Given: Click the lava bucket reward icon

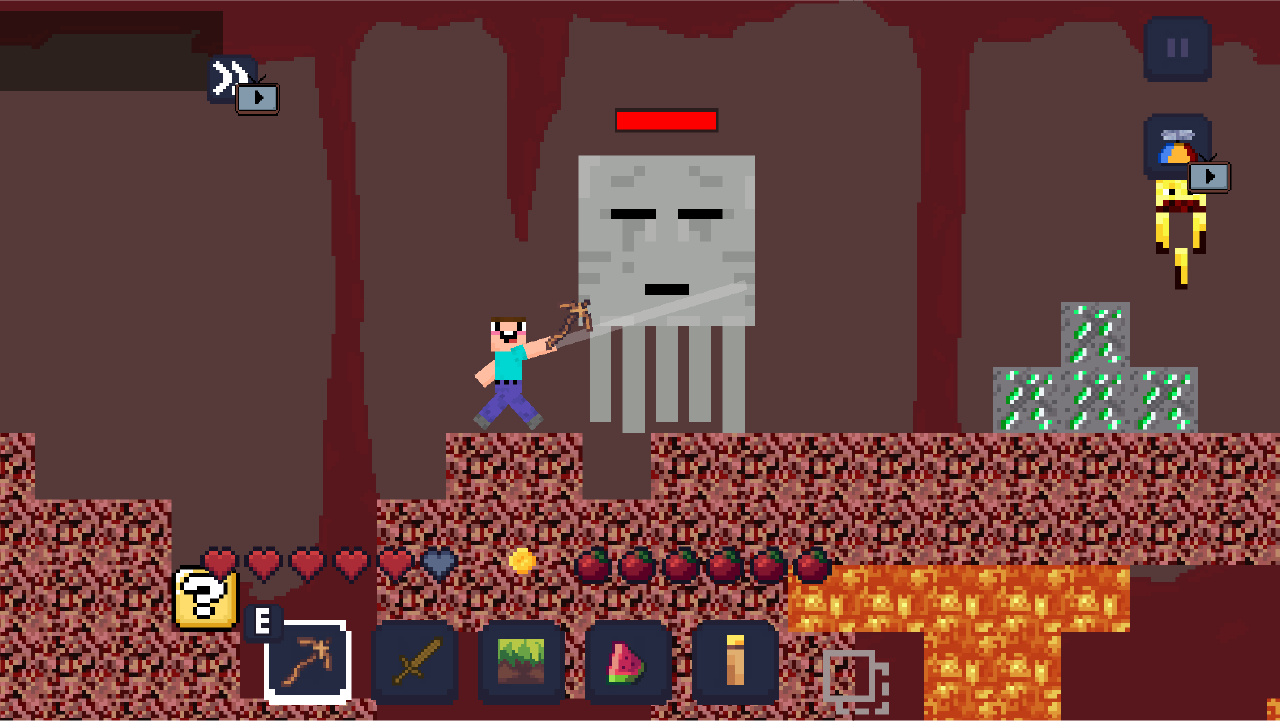Looking at the screenshot, I should coord(1177,143).
